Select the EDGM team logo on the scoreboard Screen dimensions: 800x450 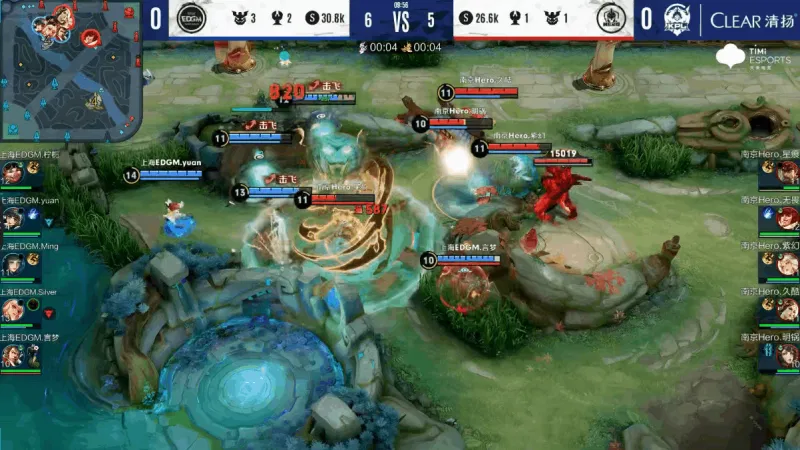(190, 19)
